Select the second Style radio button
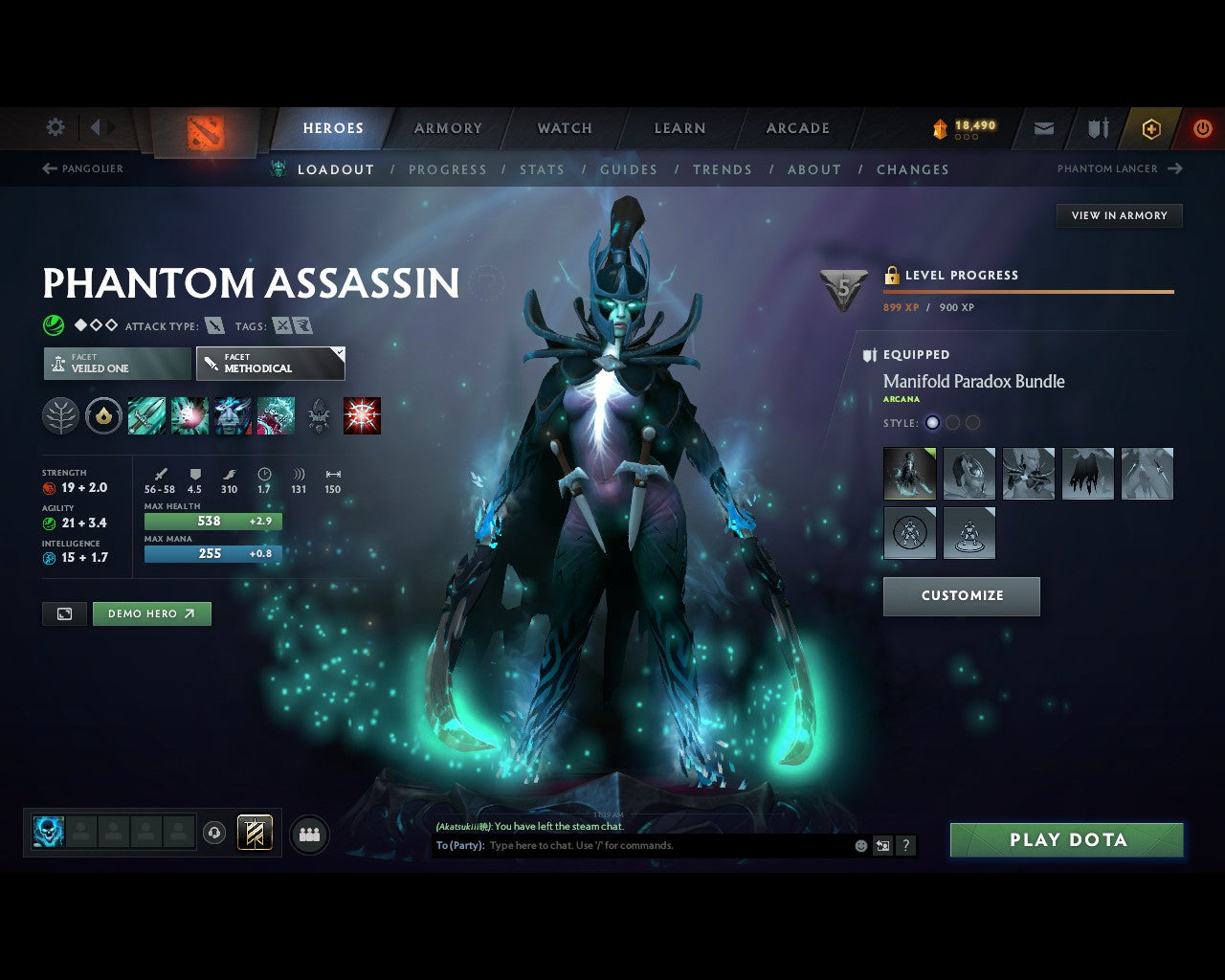Screen dimensions: 1225x980 (x=952, y=422)
